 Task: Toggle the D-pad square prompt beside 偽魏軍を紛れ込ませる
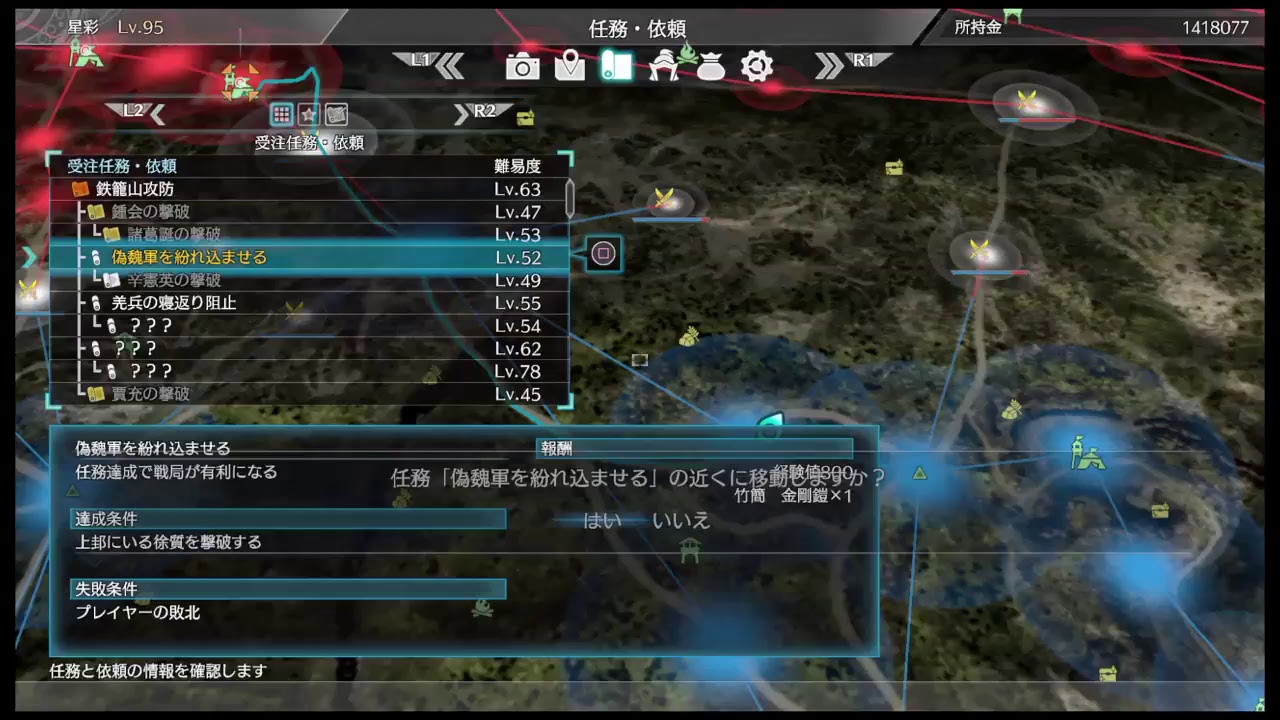pos(603,254)
